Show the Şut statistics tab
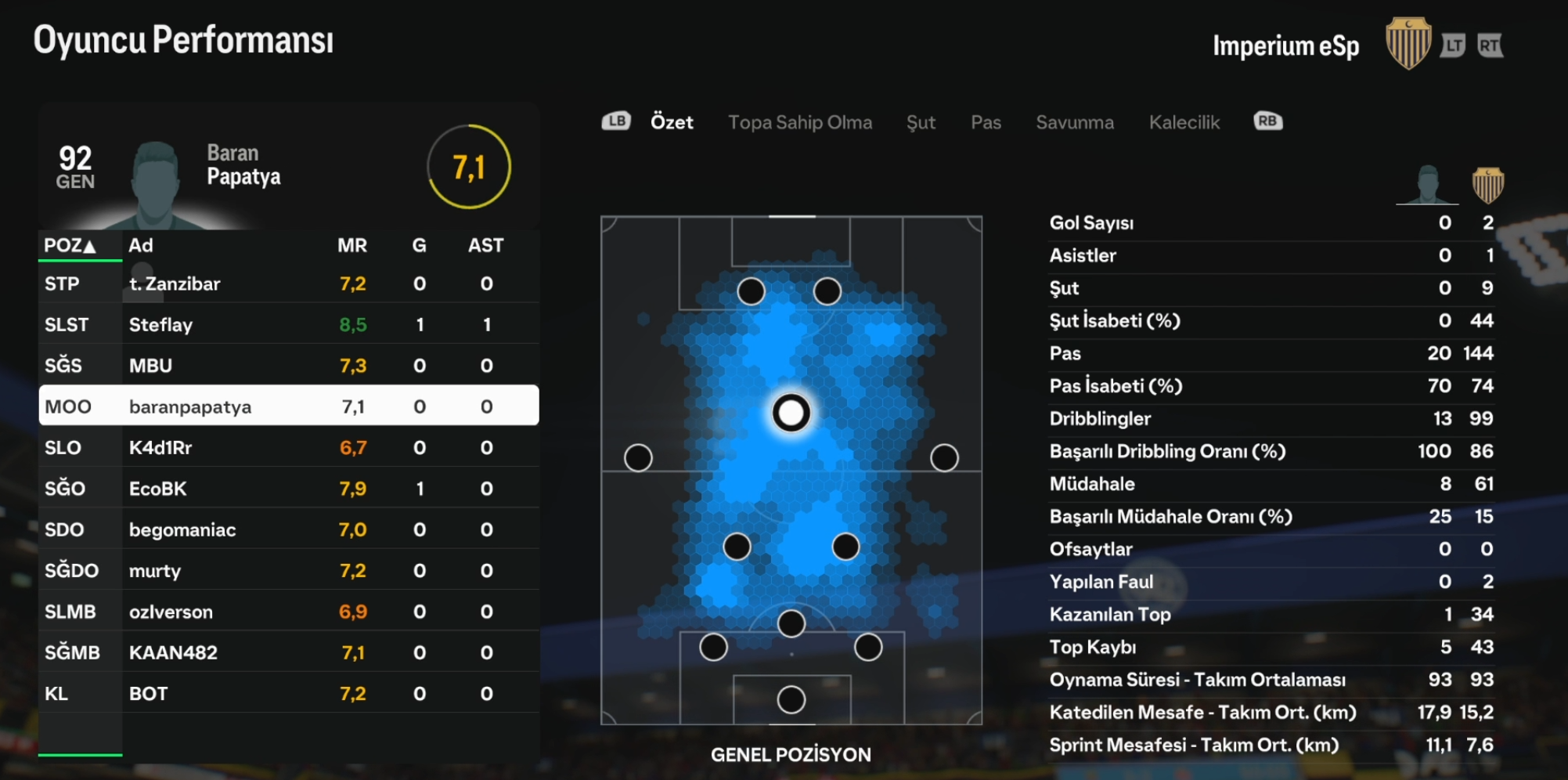 coord(921,122)
